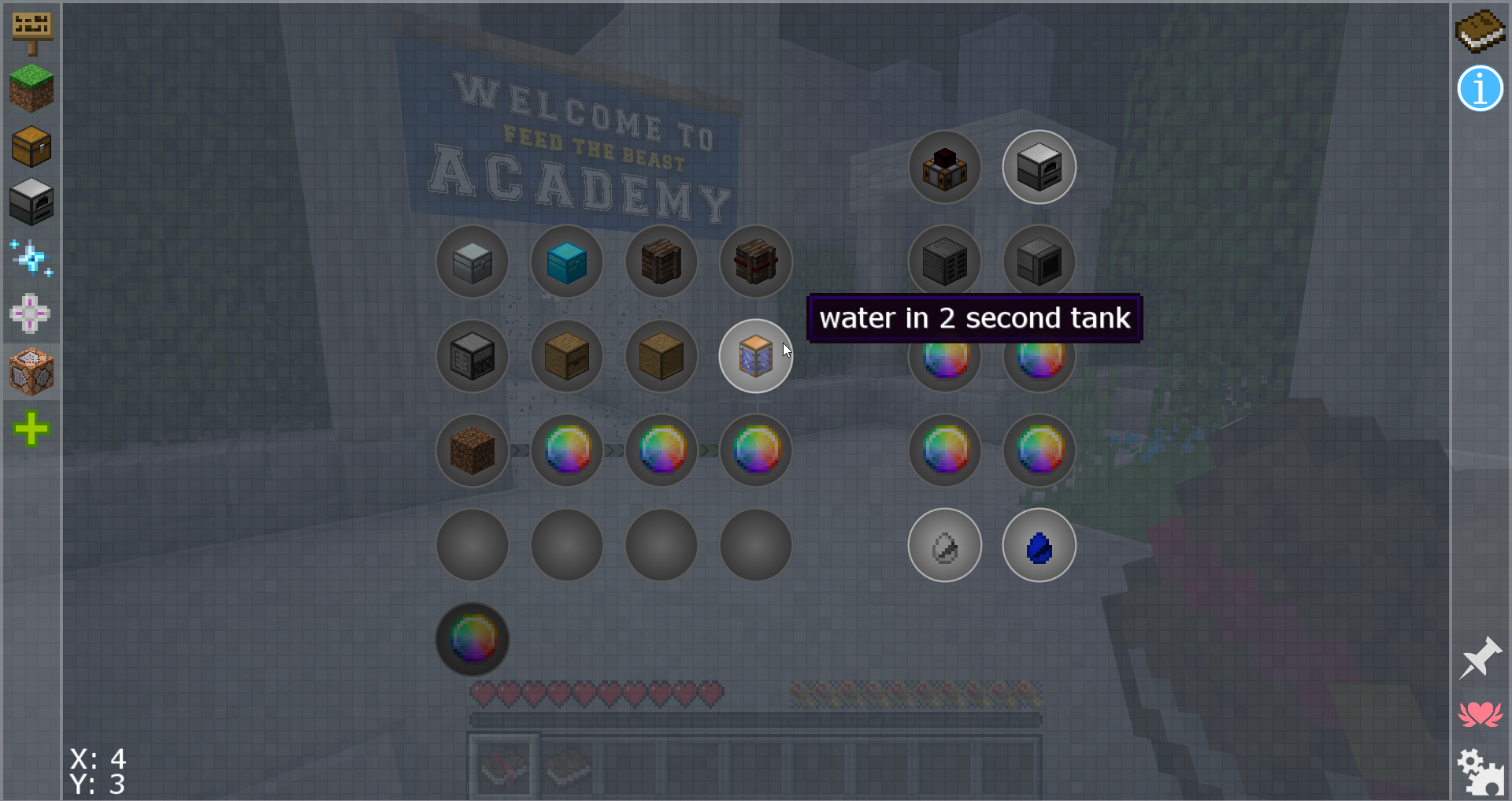The height and width of the screenshot is (801, 1512).
Task: Open the black and orange machine node
Action: [x=945, y=167]
